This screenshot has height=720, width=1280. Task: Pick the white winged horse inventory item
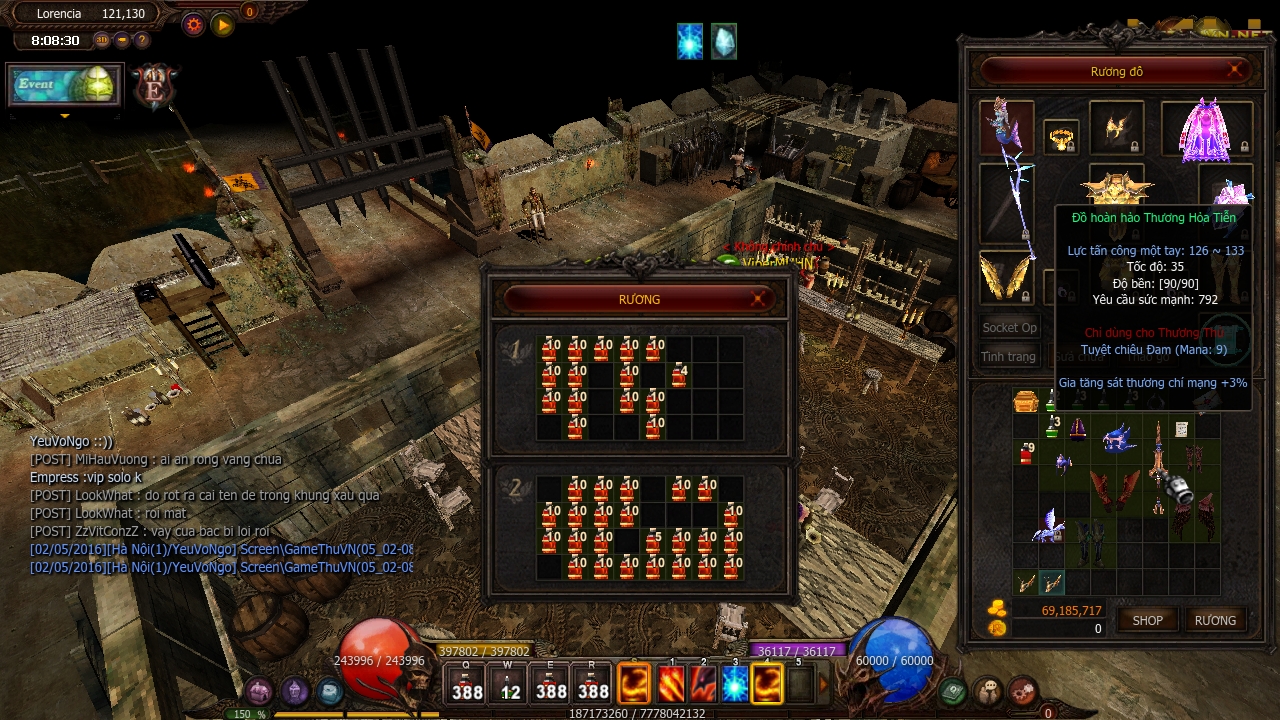[1050, 523]
